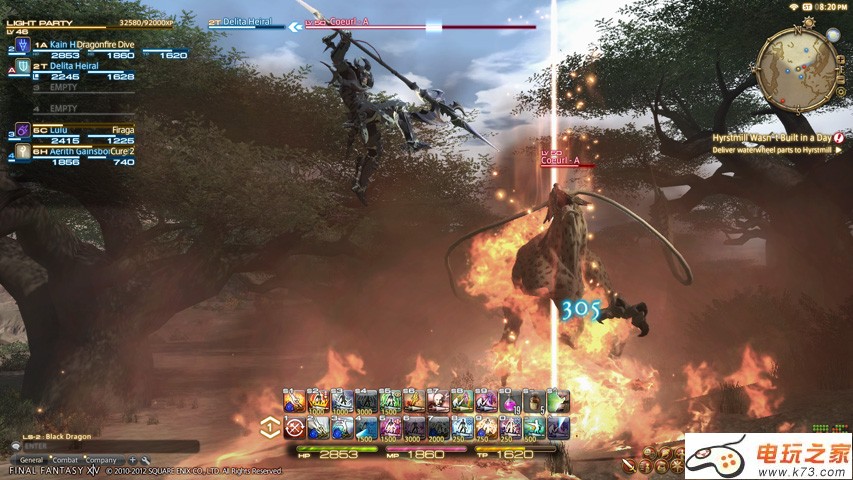The width and height of the screenshot is (853, 480).
Task: Switch to the Combat chat tab
Action: [x=65, y=459]
